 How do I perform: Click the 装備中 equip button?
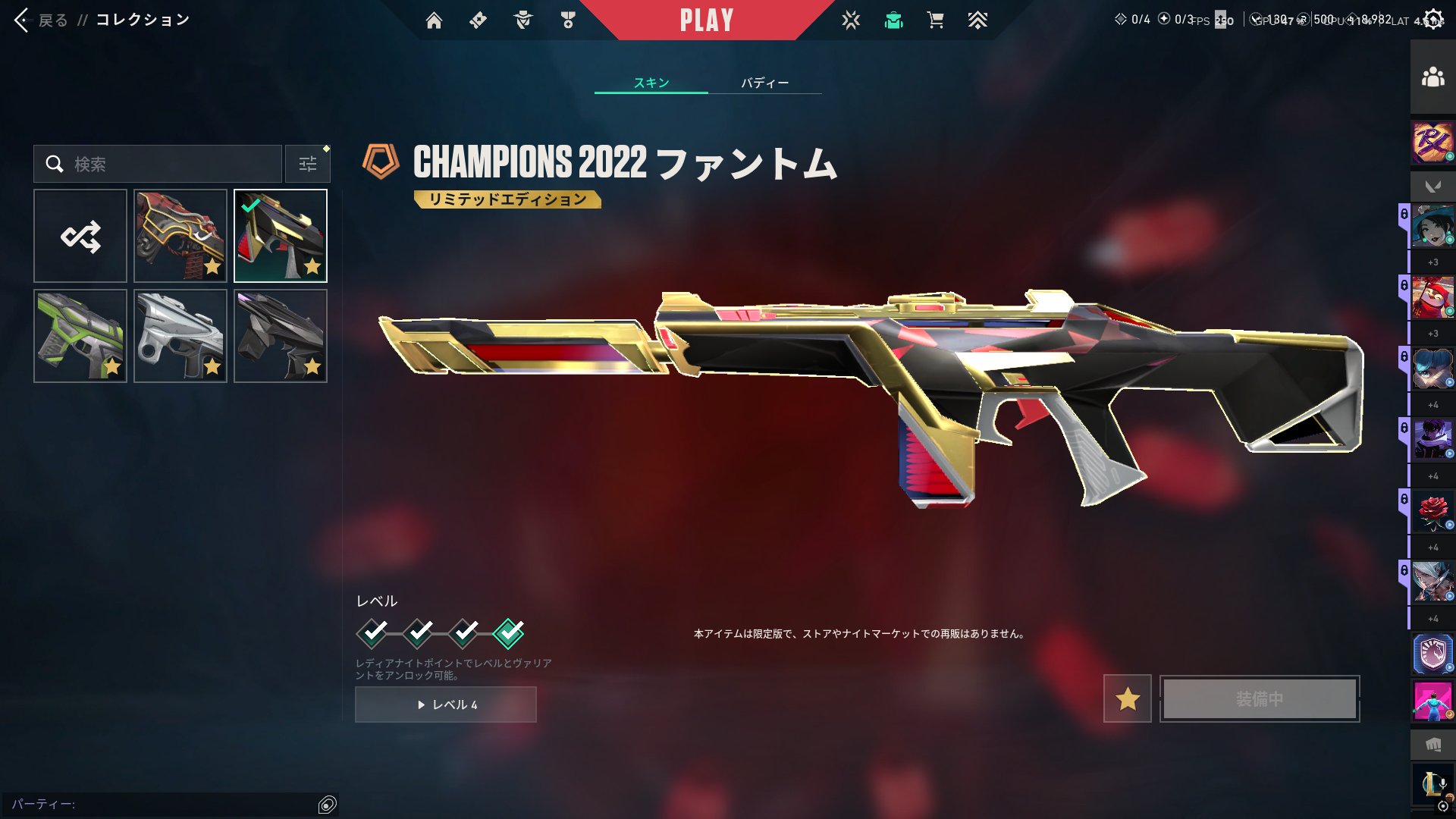[x=1260, y=698]
